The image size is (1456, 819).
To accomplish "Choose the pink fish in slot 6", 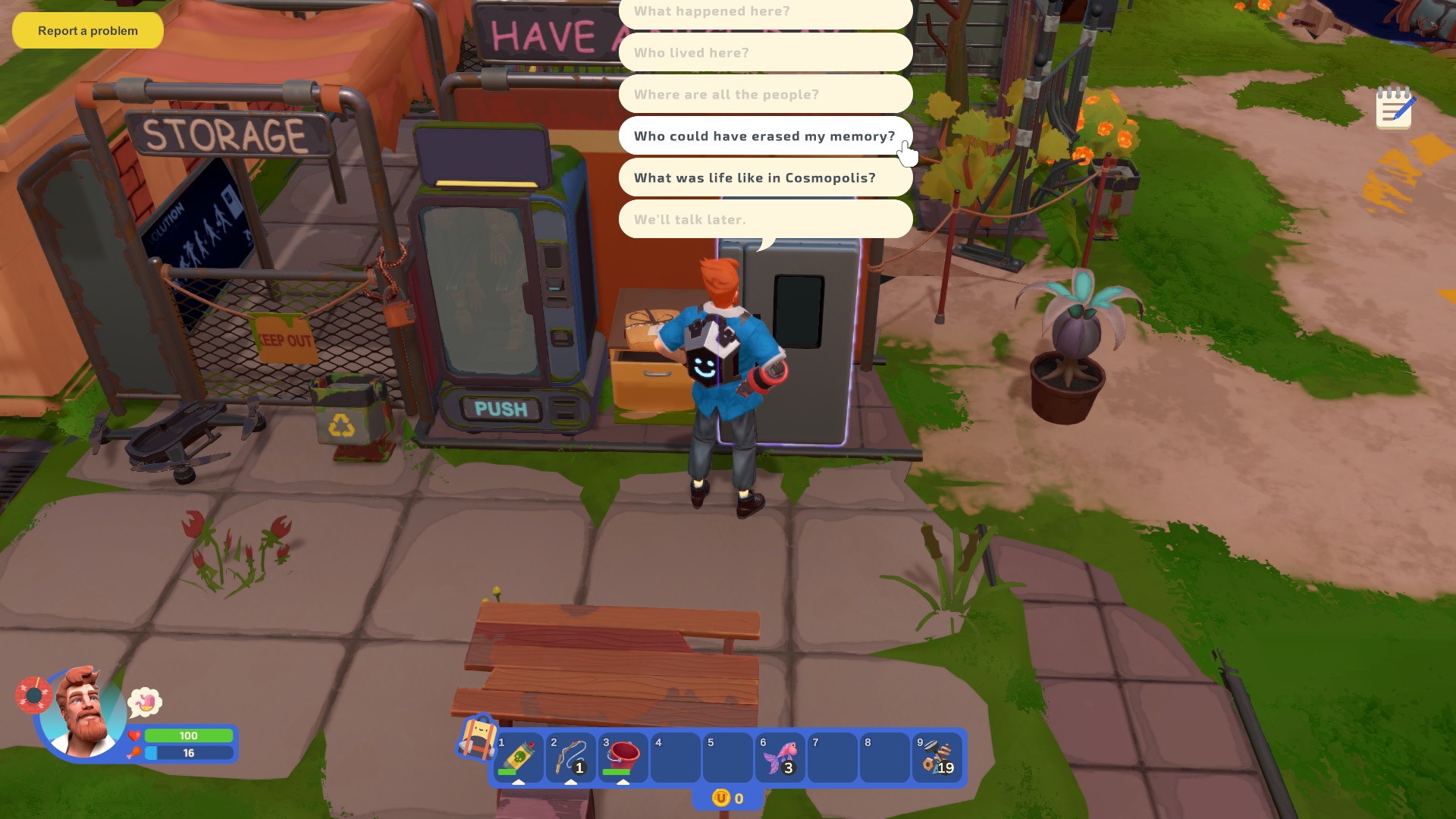I will coord(780,758).
